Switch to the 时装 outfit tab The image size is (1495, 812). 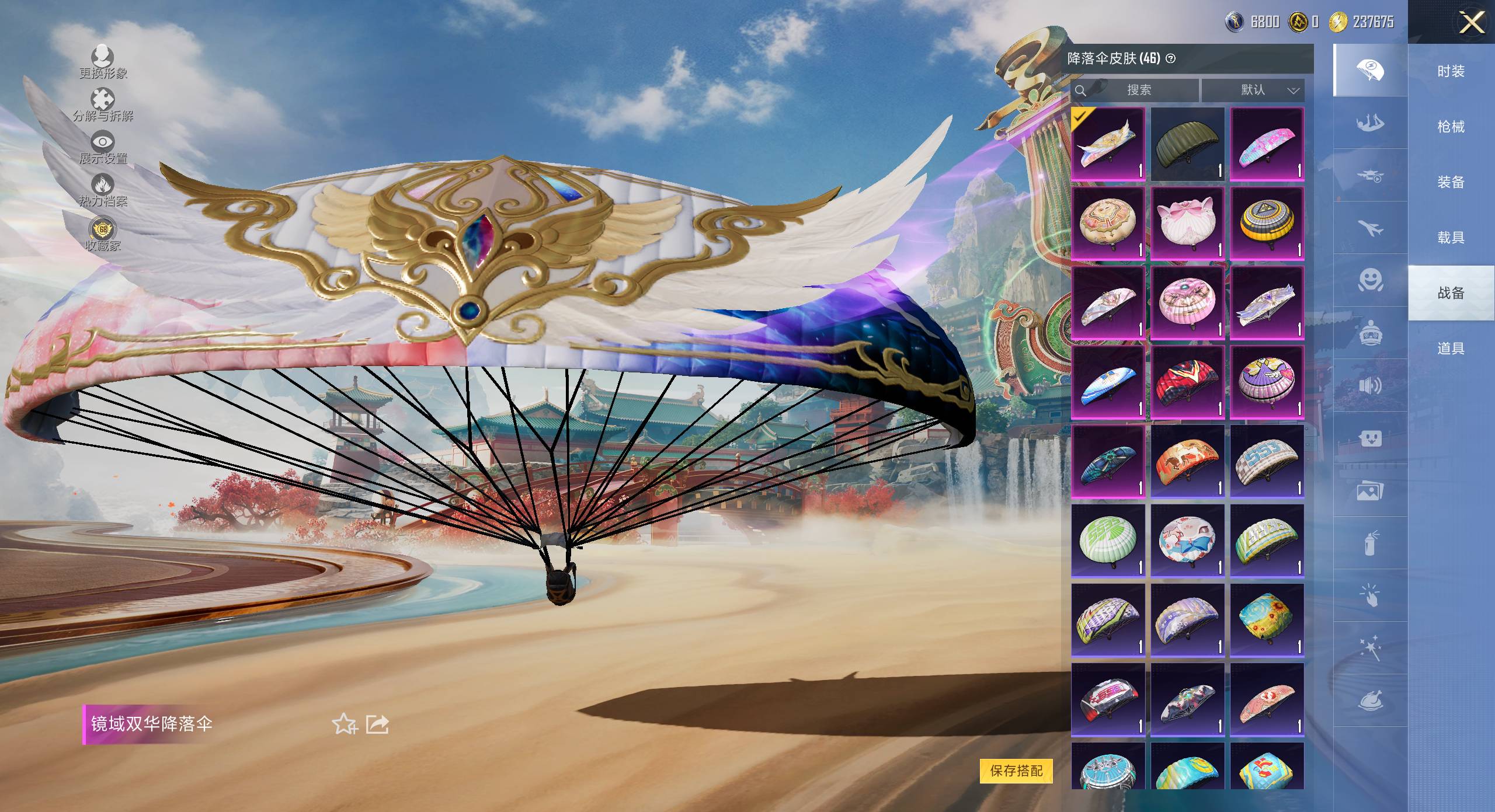(x=1451, y=71)
